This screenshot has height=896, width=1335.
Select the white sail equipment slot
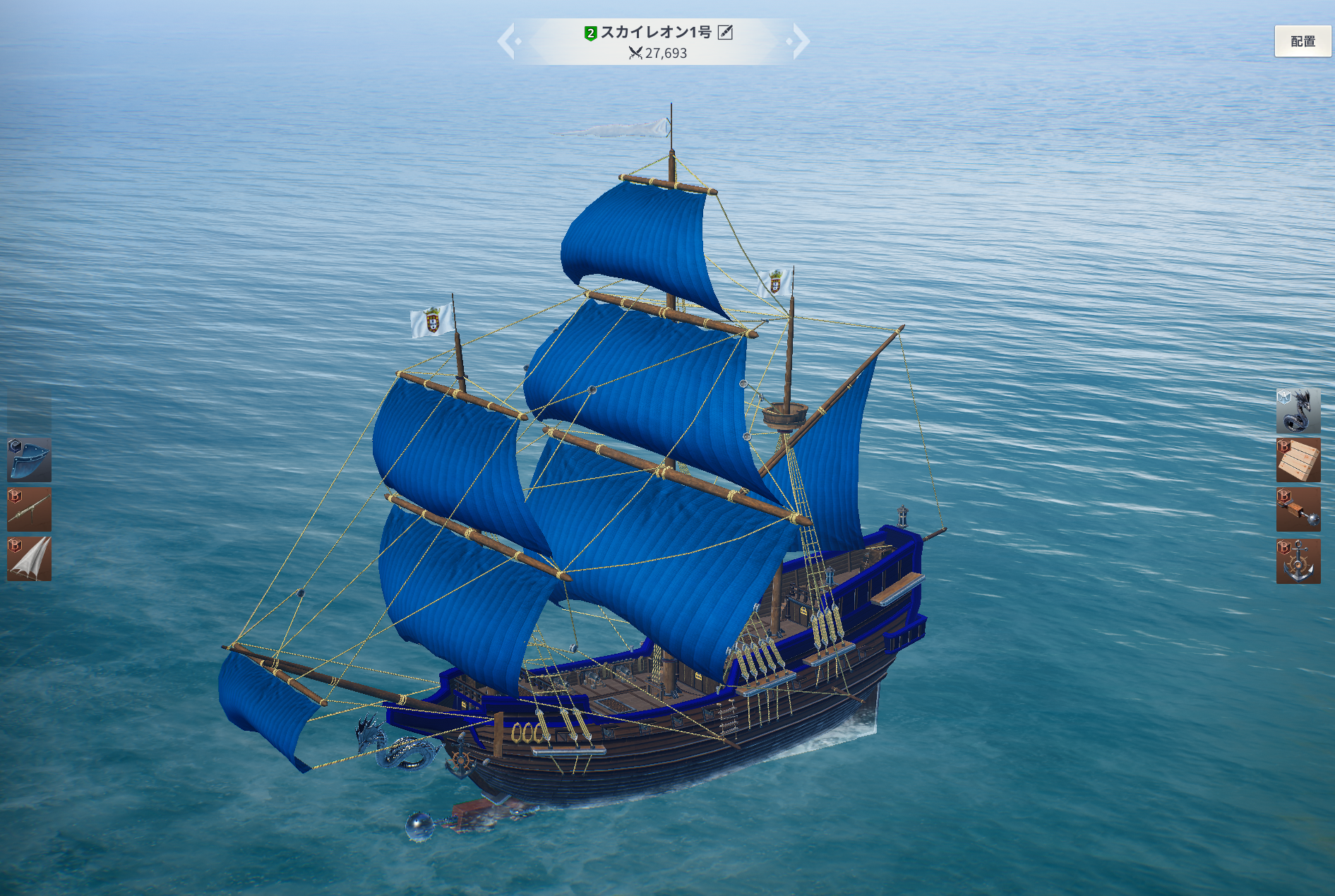tap(29, 559)
